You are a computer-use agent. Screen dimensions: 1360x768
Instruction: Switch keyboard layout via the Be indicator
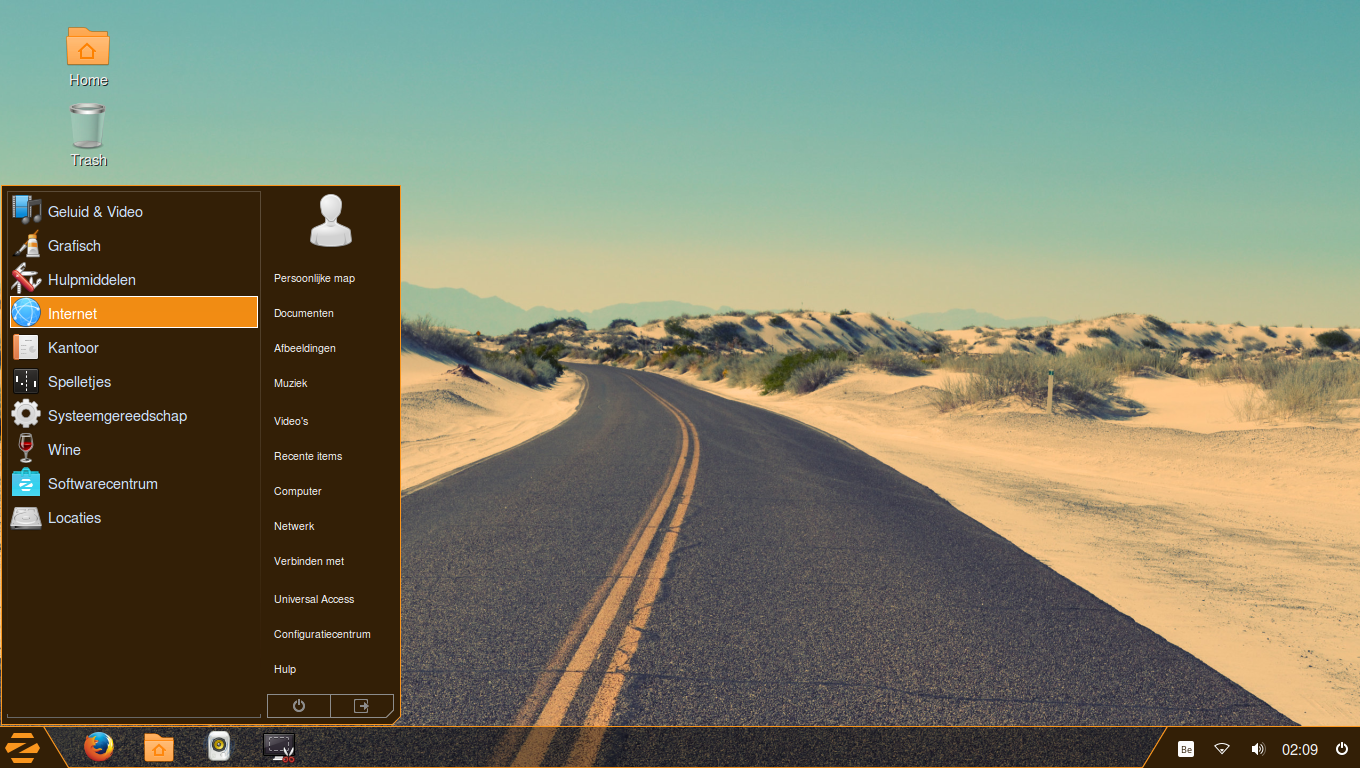point(1185,747)
